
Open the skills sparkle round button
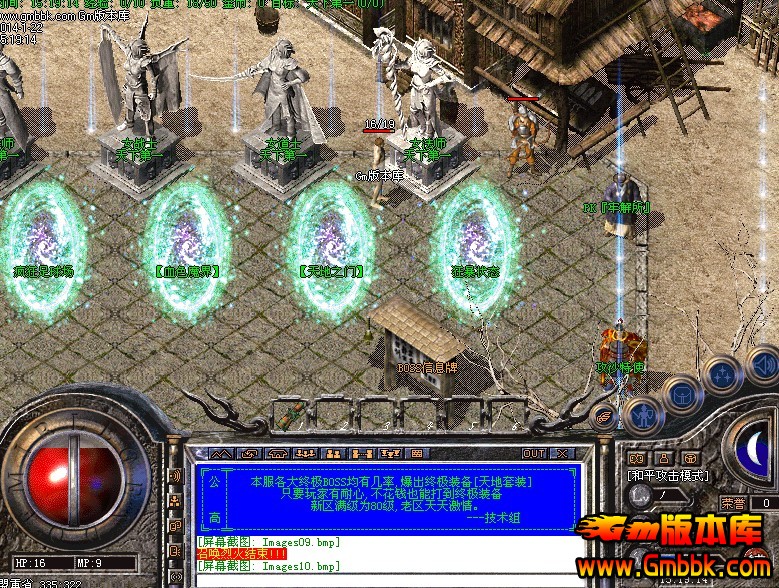721,375
